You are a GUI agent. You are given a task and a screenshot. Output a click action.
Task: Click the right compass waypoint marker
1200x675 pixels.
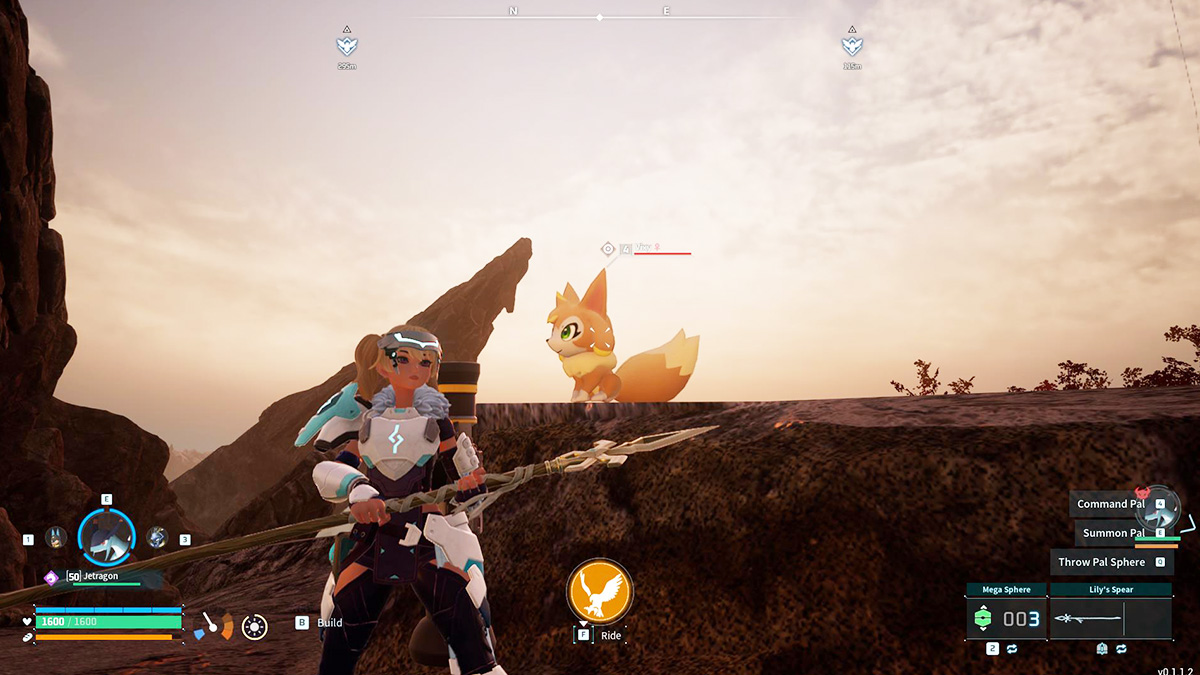coord(852,46)
